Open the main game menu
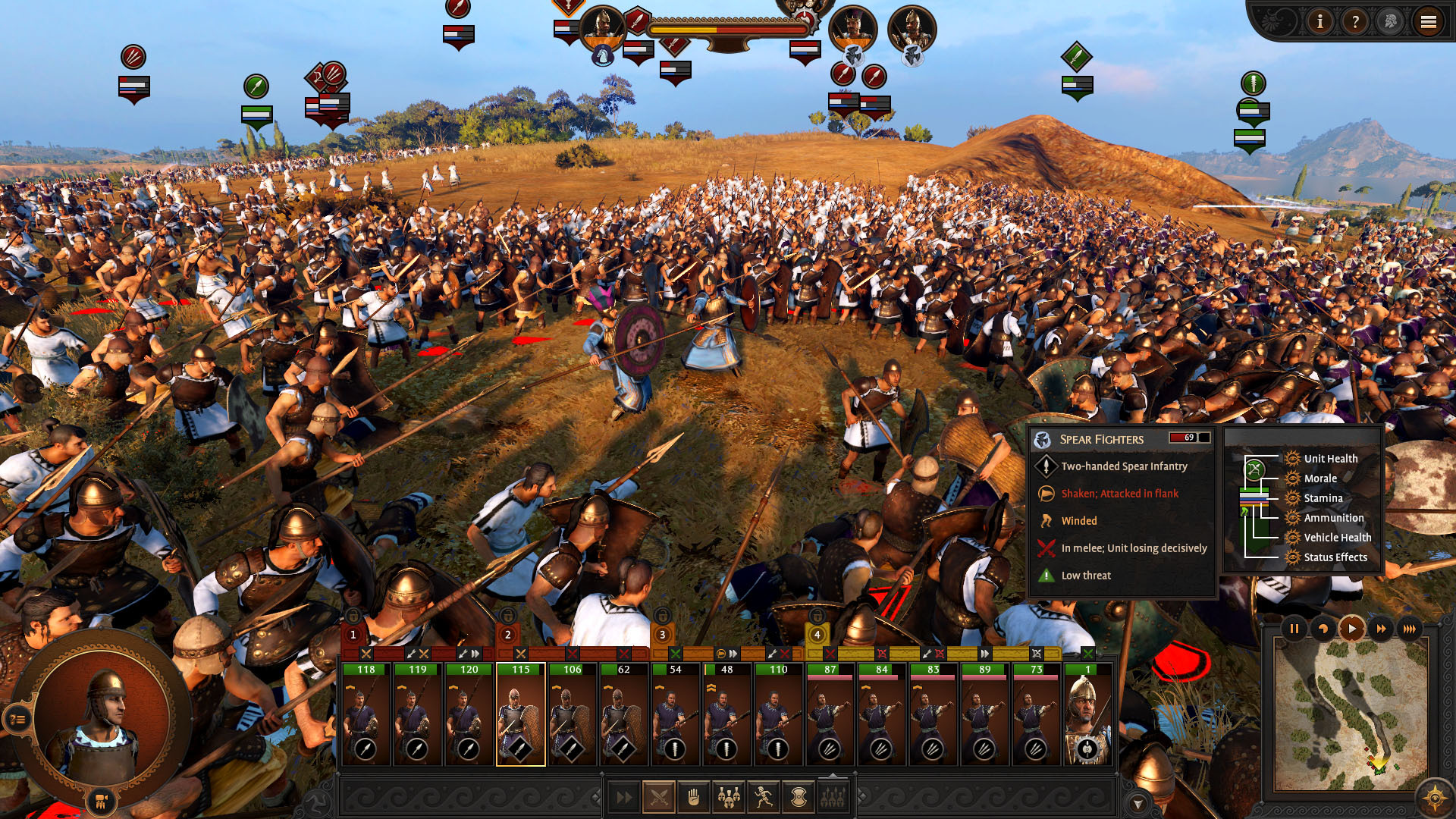Screen dimensions: 1456x819 [1428, 22]
